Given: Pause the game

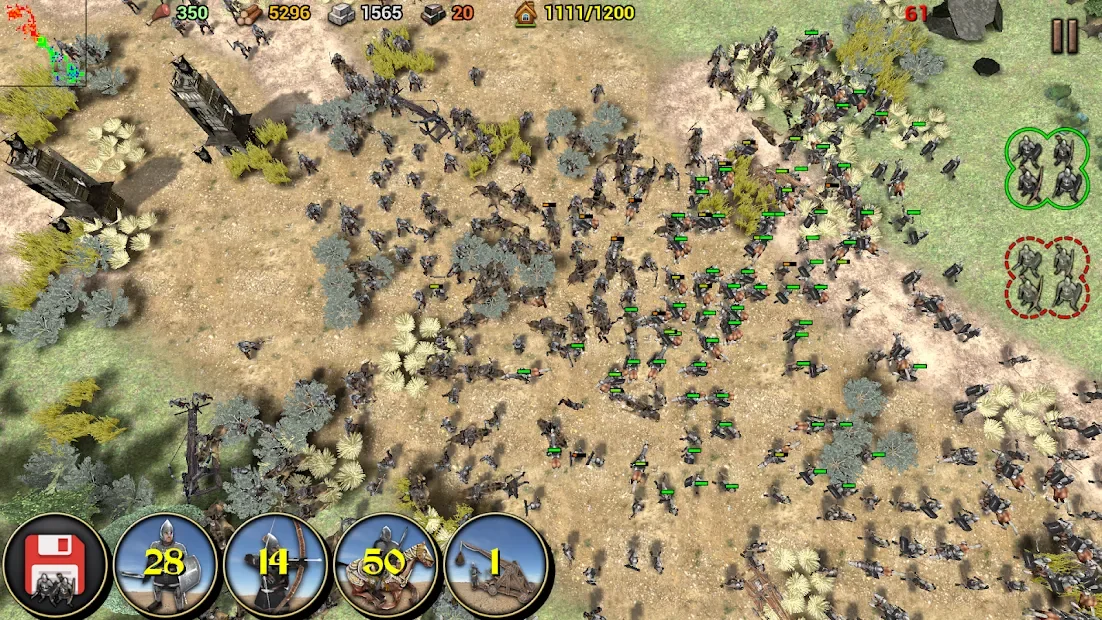Looking at the screenshot, I should point(1065,36).
